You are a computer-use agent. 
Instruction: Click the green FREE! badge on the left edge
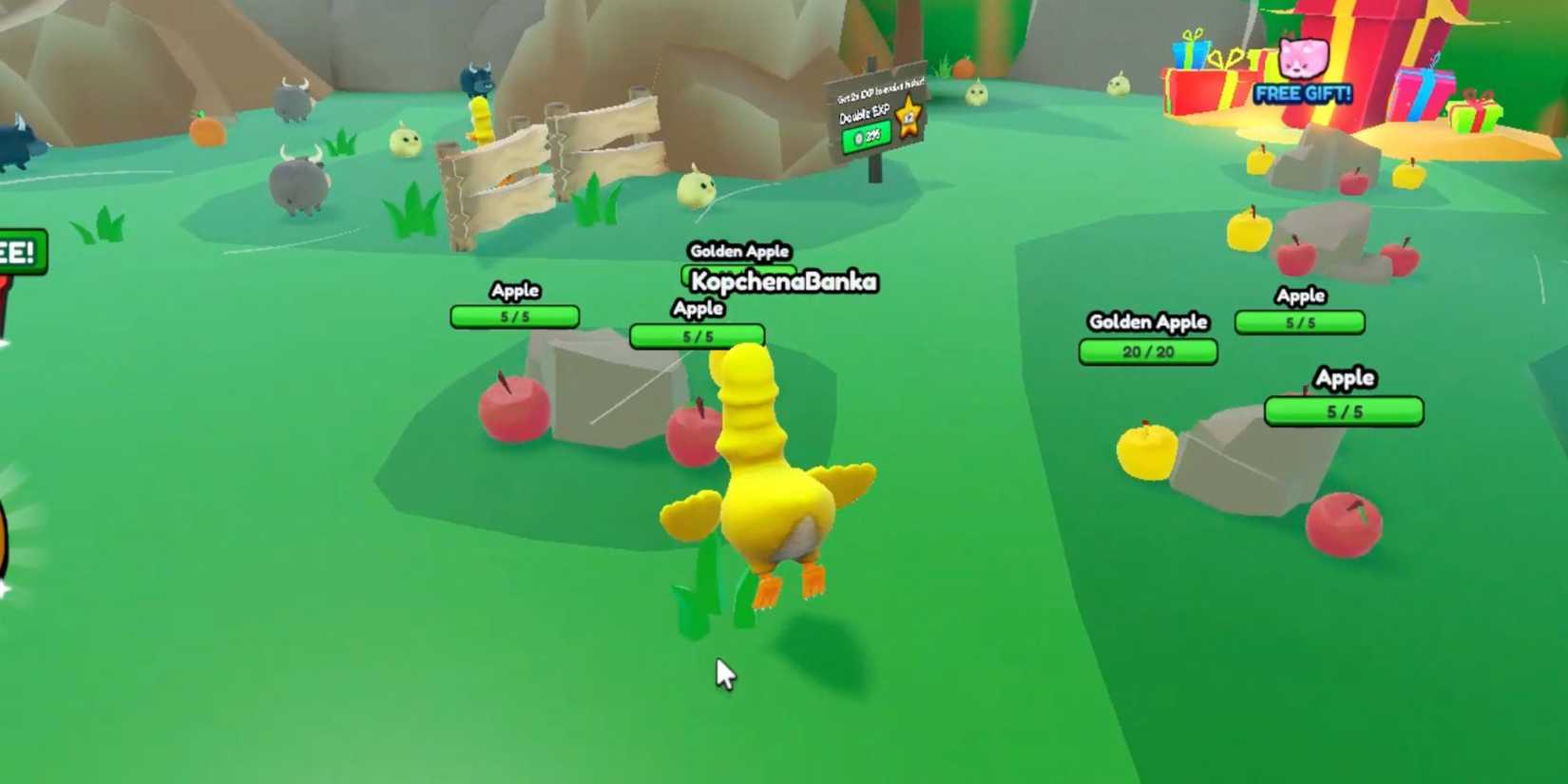coord(17,252)
